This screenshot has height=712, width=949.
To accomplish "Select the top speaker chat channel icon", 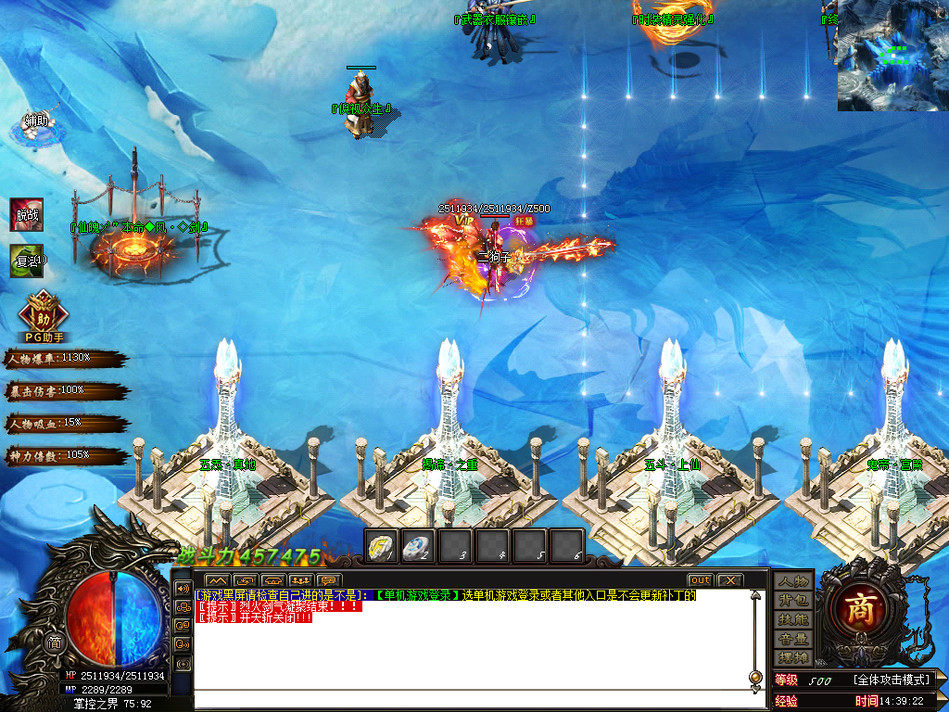I will [x=183, y=589].
